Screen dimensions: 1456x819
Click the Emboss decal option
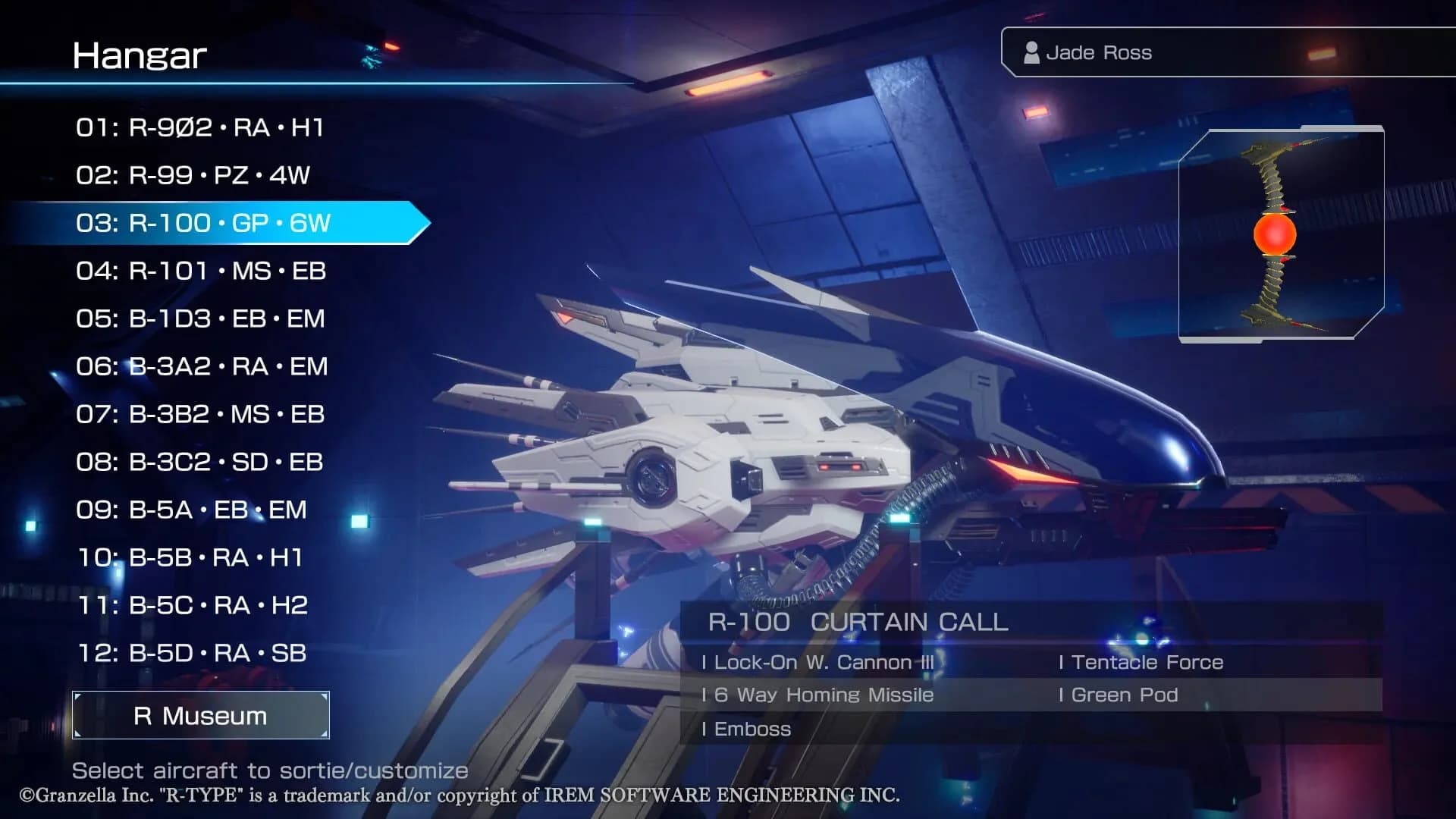pyautogui.click(x=749, y=729)
